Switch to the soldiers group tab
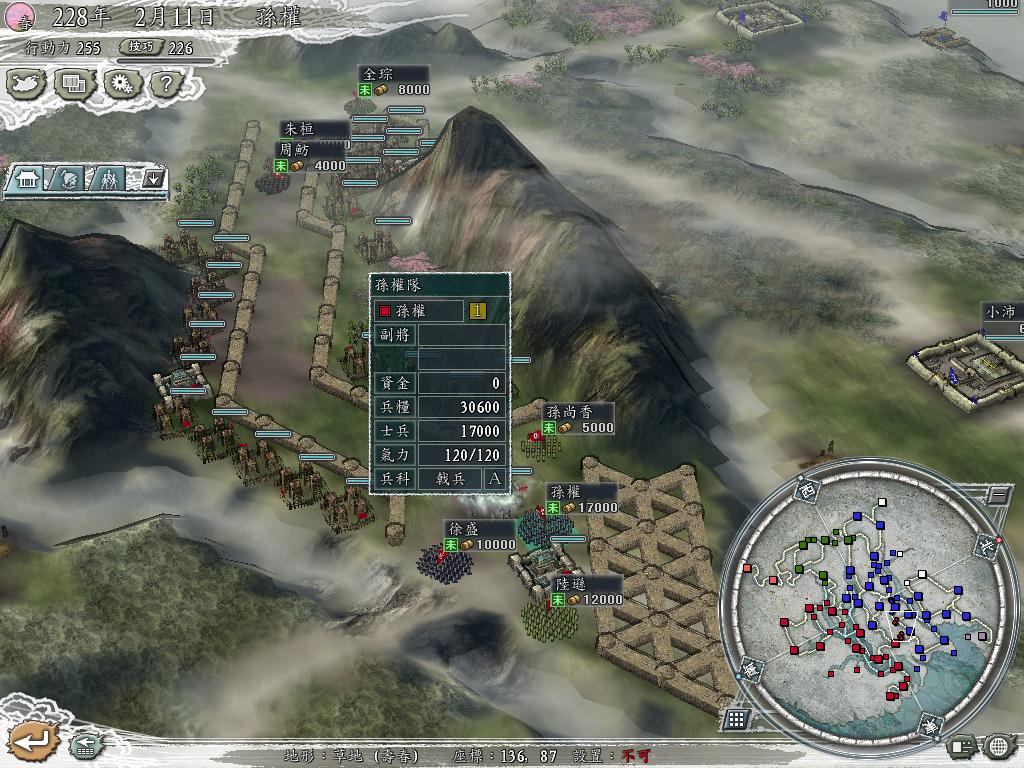Screen dimensions: 1024x768 (x=107, y=178)
